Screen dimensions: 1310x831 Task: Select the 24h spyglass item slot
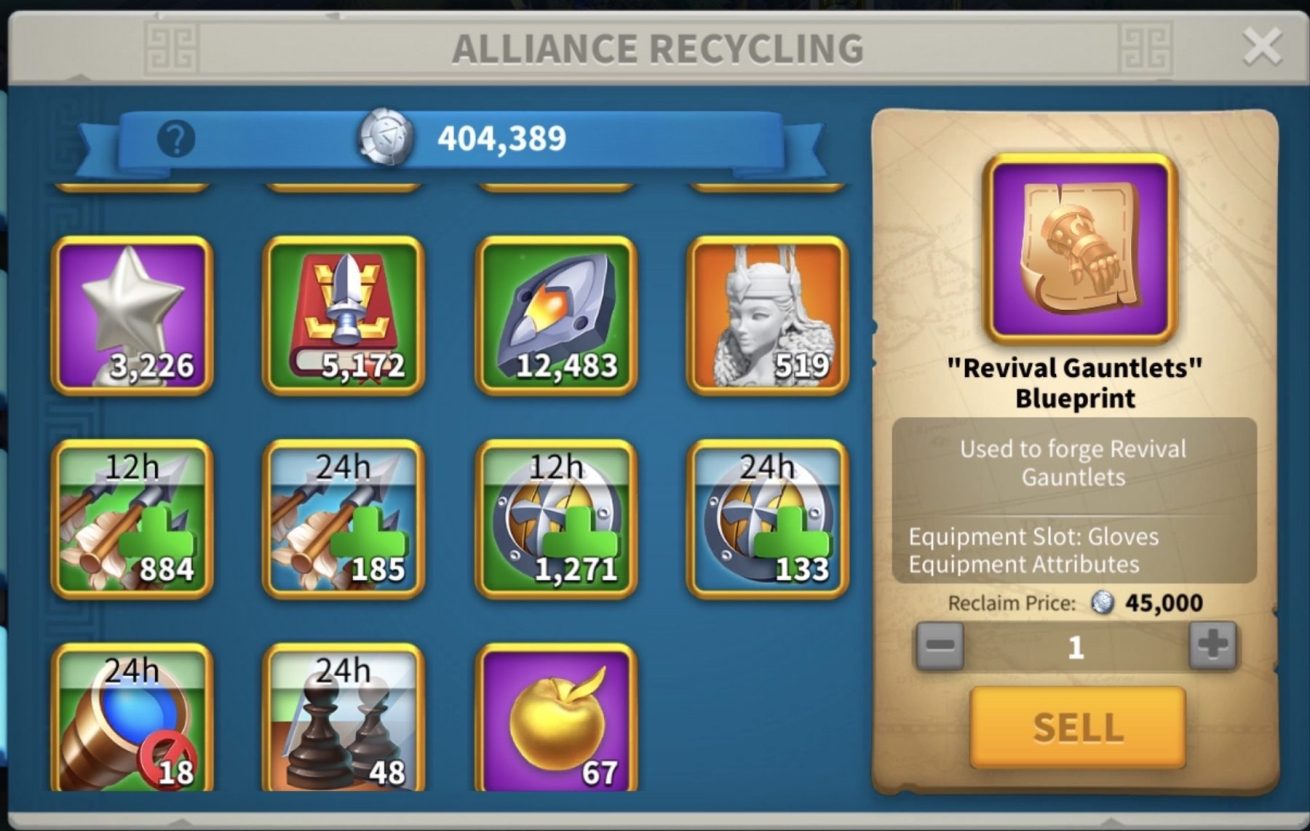pyautogui.click(x=132, y=720)
